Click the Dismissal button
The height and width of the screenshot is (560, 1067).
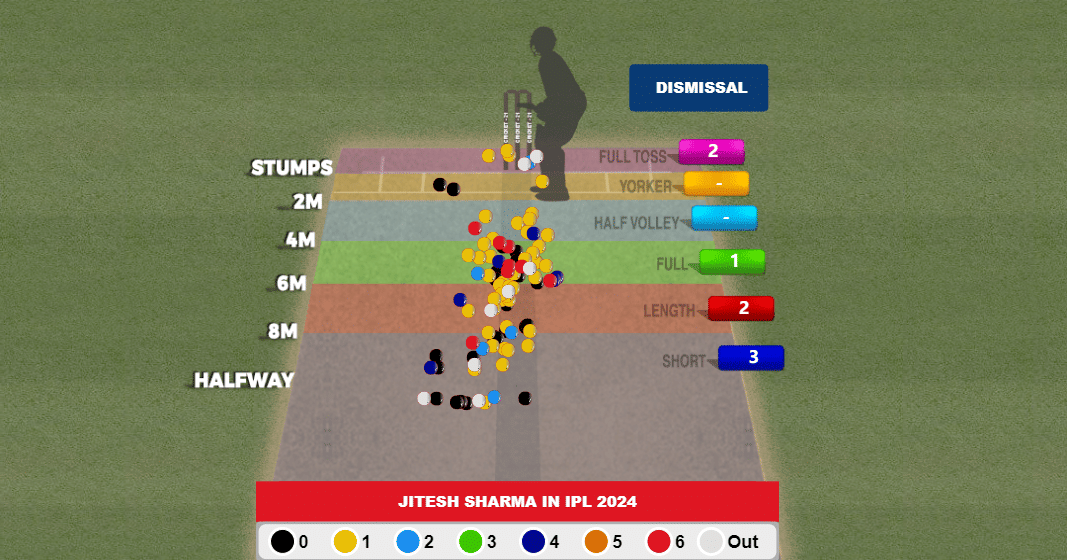coord(698,88)
